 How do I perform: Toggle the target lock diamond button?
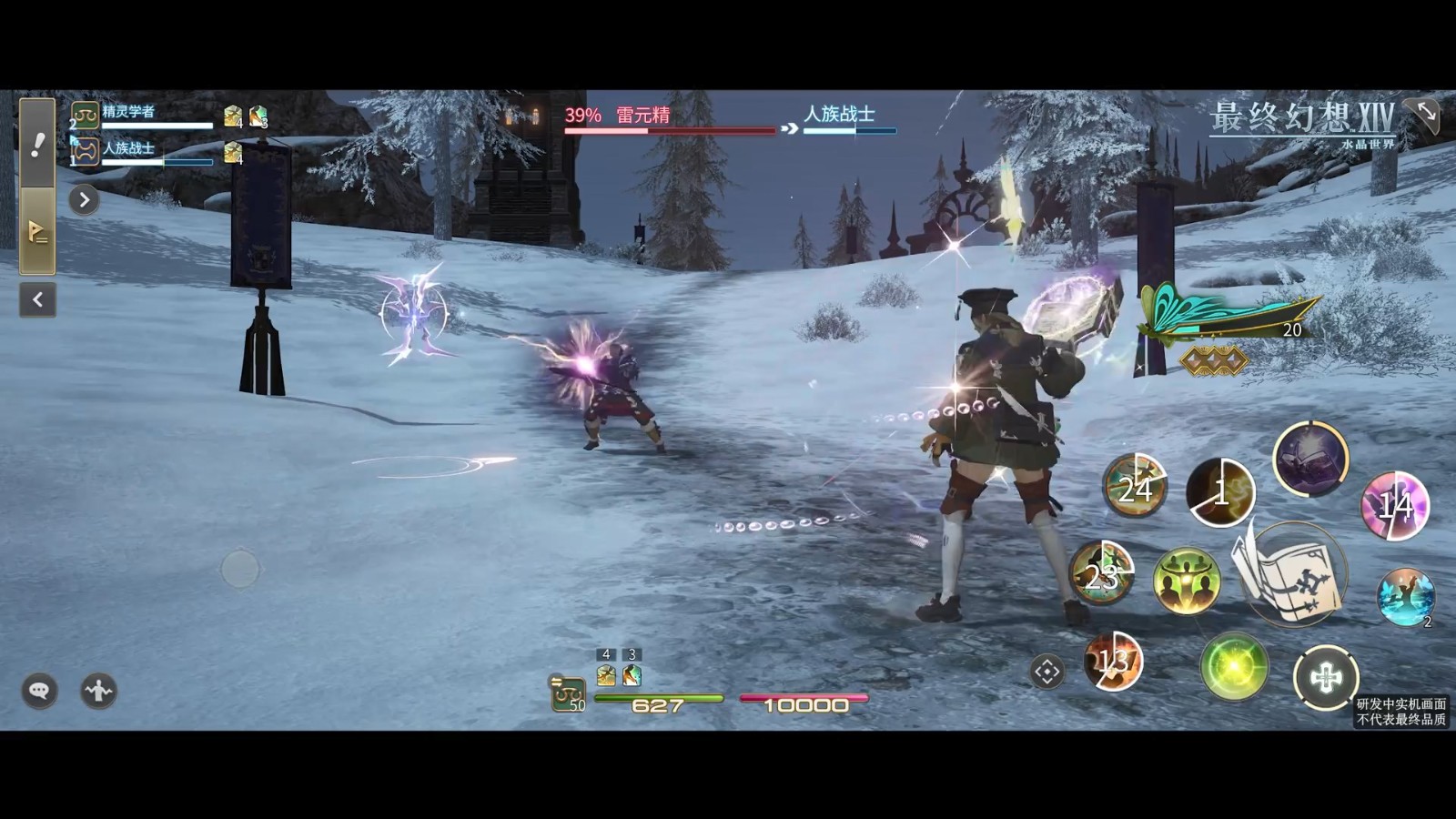point(1047,672)
